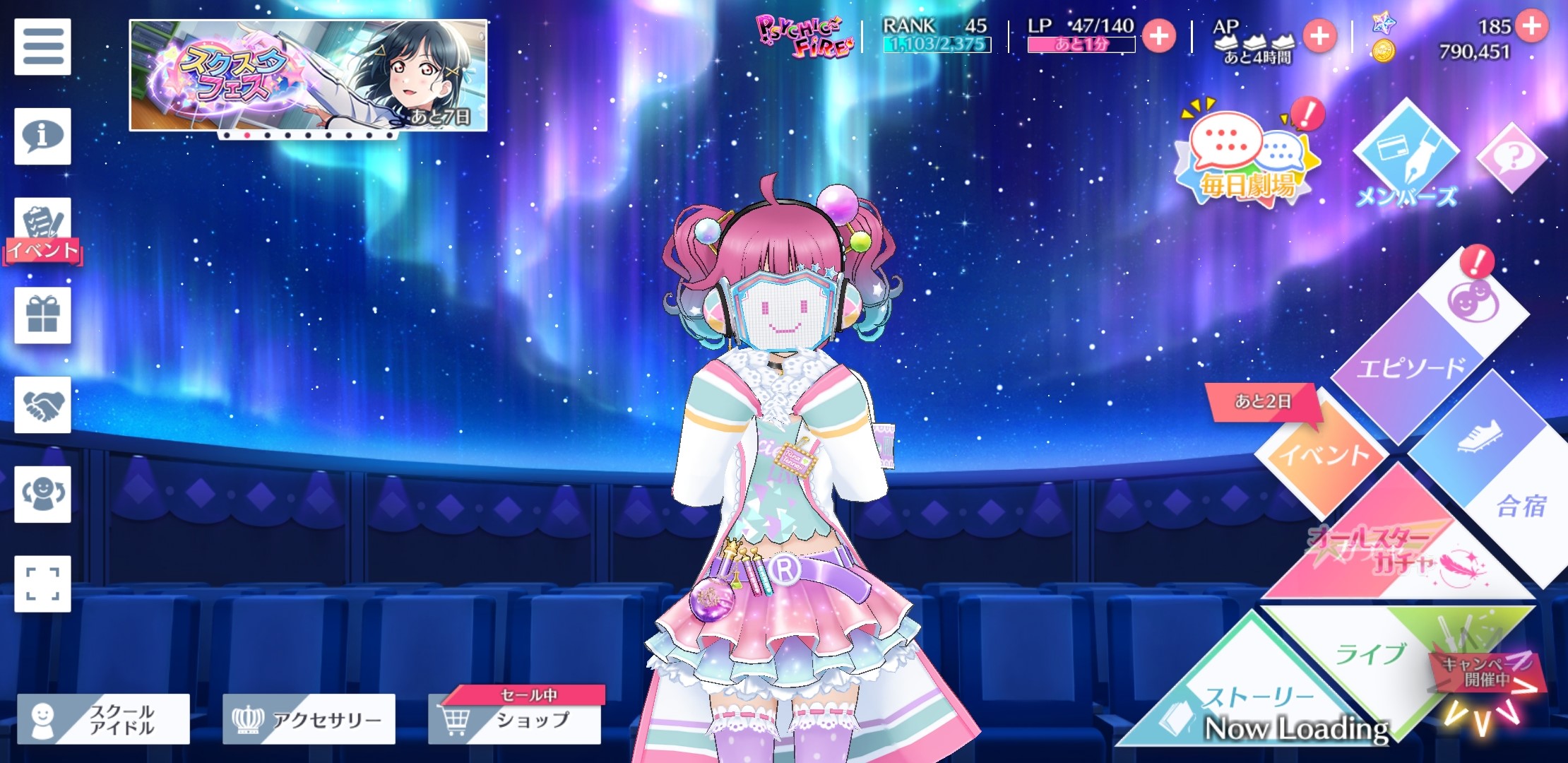Open the スクールアイドル menu
1568x763 pixels.
click(103, 719)
